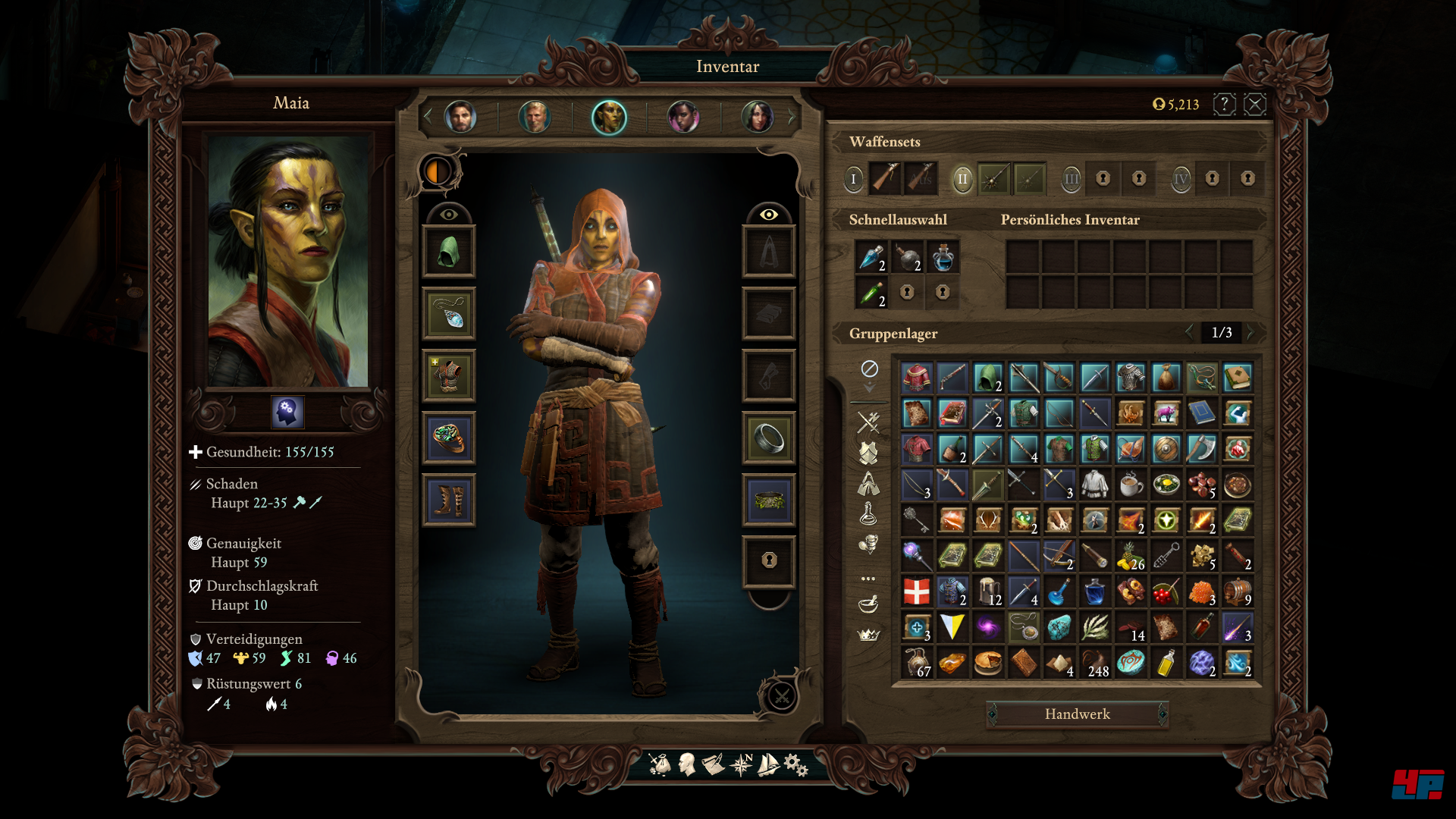The height and width of the screenshot is (819, 1456).
Task: Close the Inventar window
Action: pos(1255,104)
